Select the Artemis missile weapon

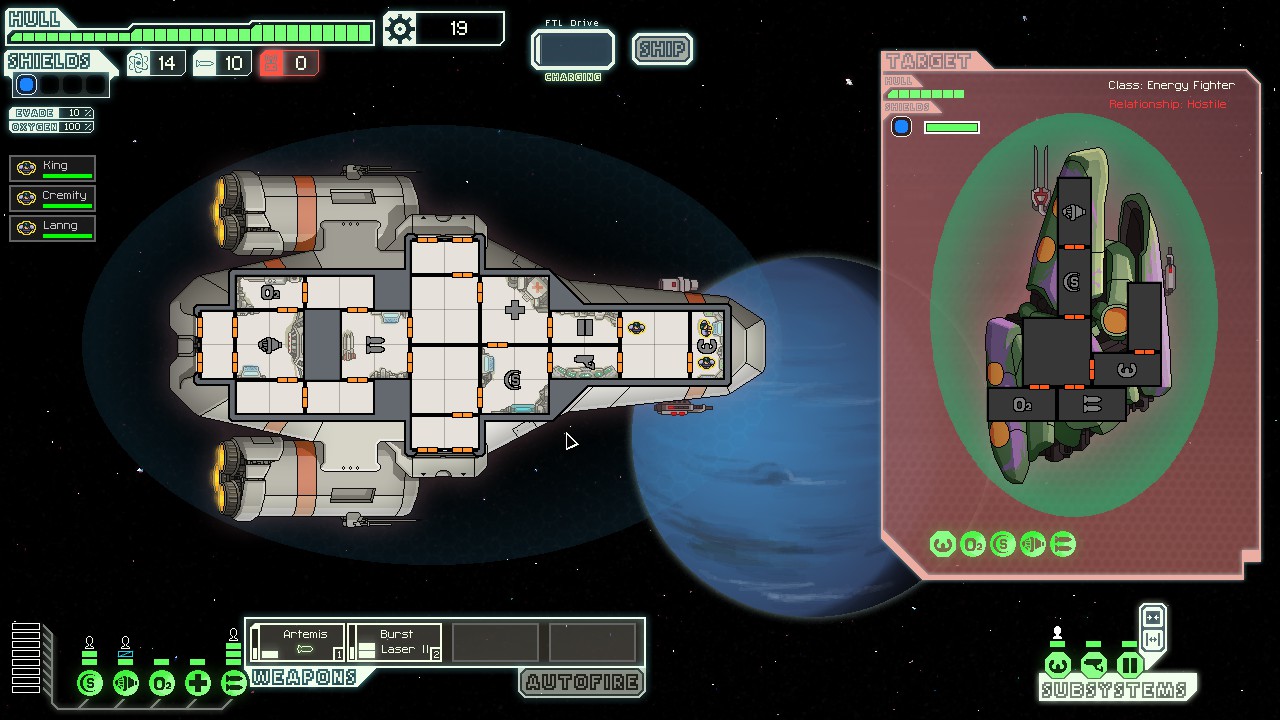(x=297, y=642)
